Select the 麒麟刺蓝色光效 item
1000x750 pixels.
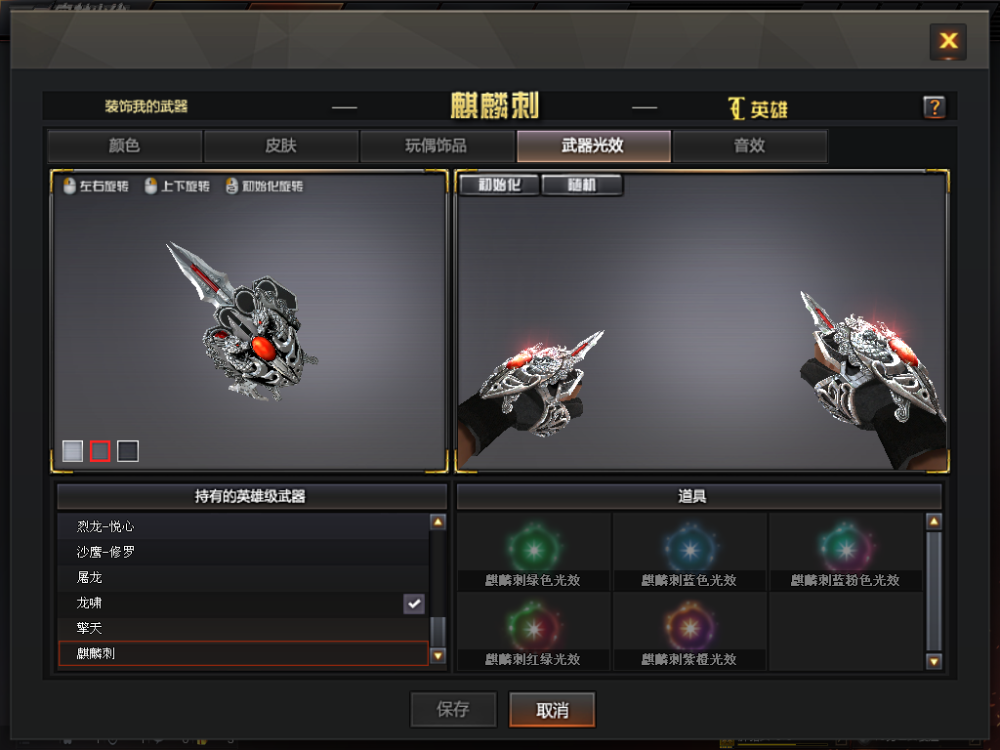(x=690, y=551)
